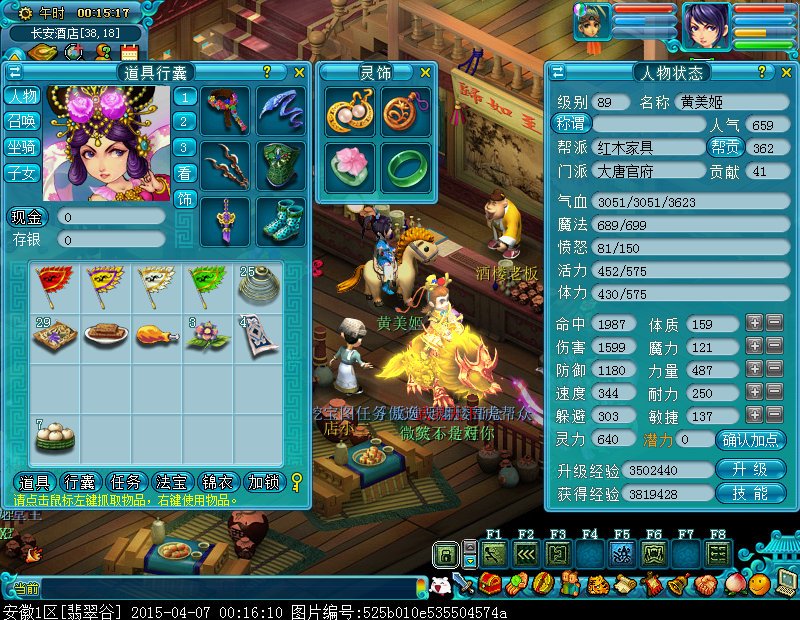Pick the roast chicken leg item
Image resolution: width=800 pixels, height=620 pixels.
click(156, 335)
